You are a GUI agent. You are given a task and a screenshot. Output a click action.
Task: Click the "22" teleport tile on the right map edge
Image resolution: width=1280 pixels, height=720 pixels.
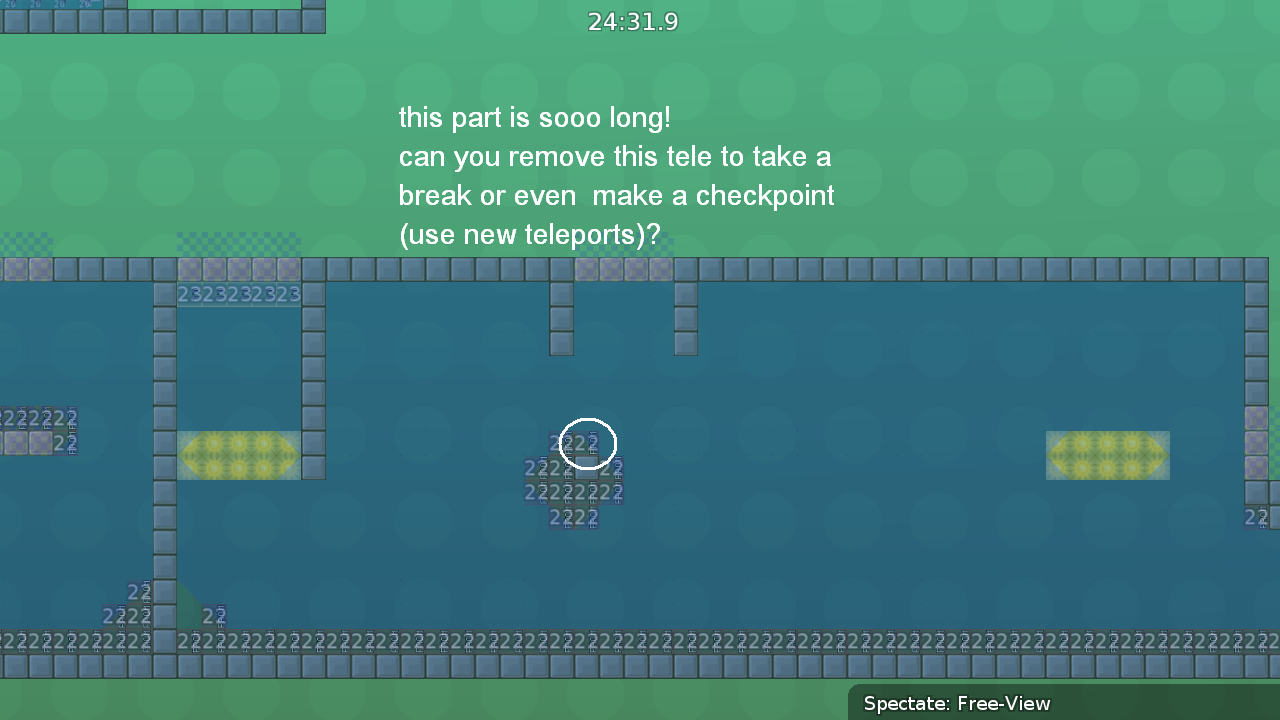tap(1256, 517)
